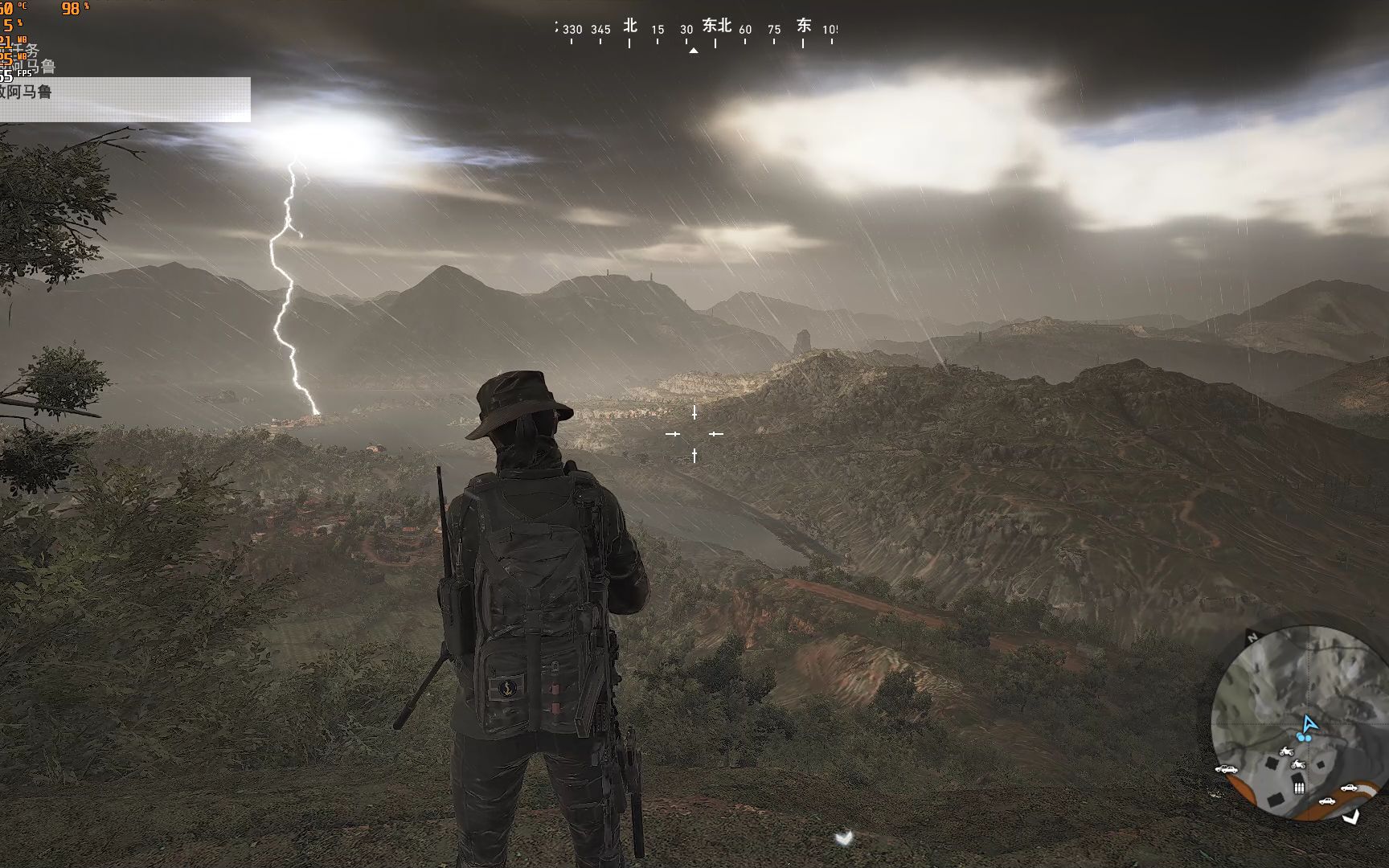Select the ammo crate marker on minimap
The width and height of the screenshot is (1389, 868).
point(1299,788)
